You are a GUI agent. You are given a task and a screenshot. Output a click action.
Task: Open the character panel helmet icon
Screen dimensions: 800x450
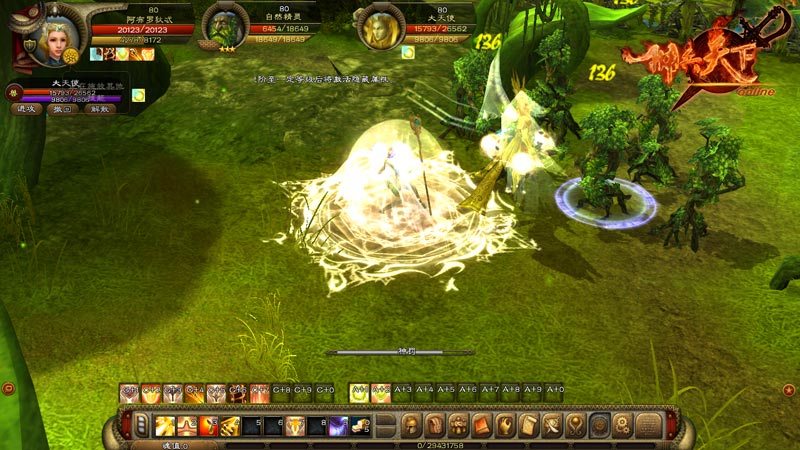[x=412, y=426]
